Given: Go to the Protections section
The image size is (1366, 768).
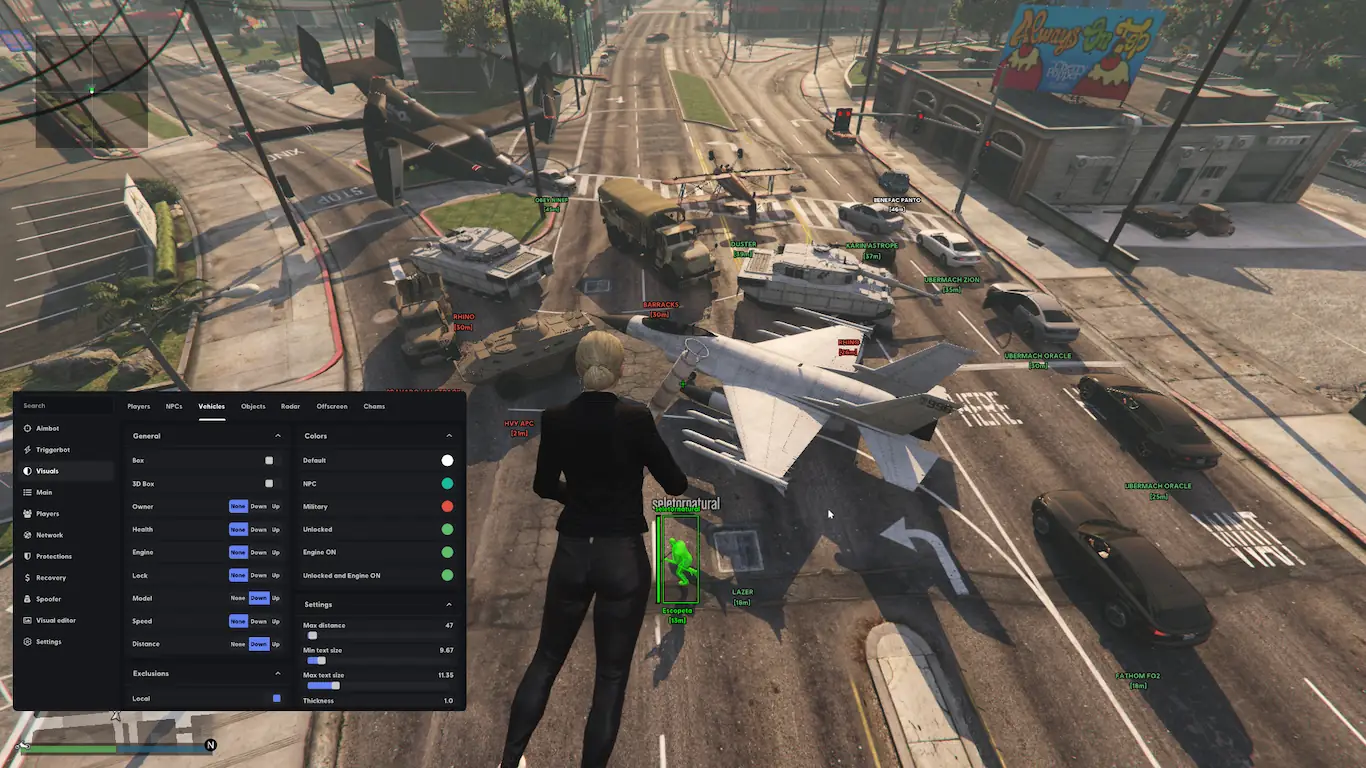Looking at the screenshot, I should (53, 556).
